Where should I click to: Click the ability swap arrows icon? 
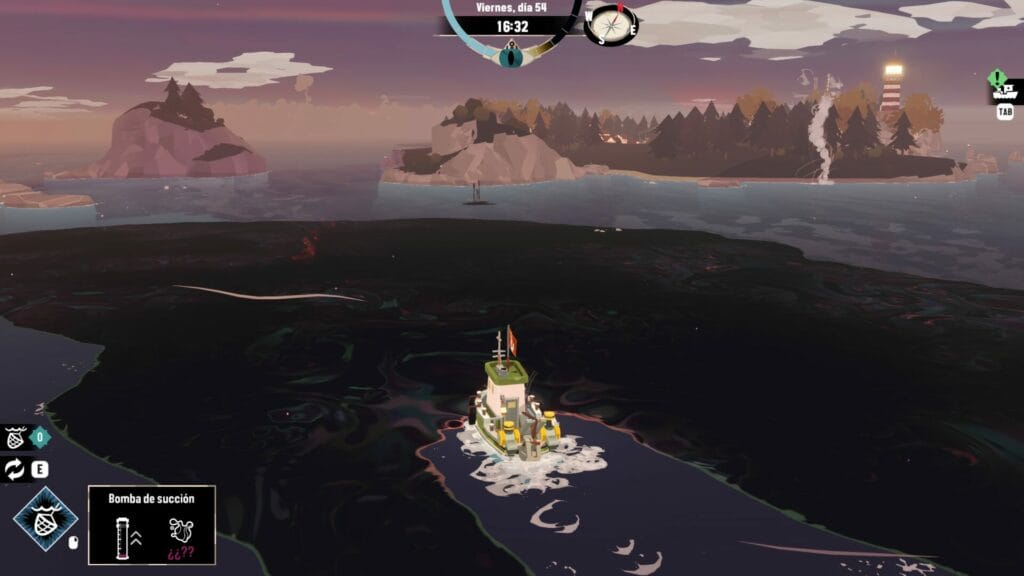pyautogui.click(x=15, y=470)
